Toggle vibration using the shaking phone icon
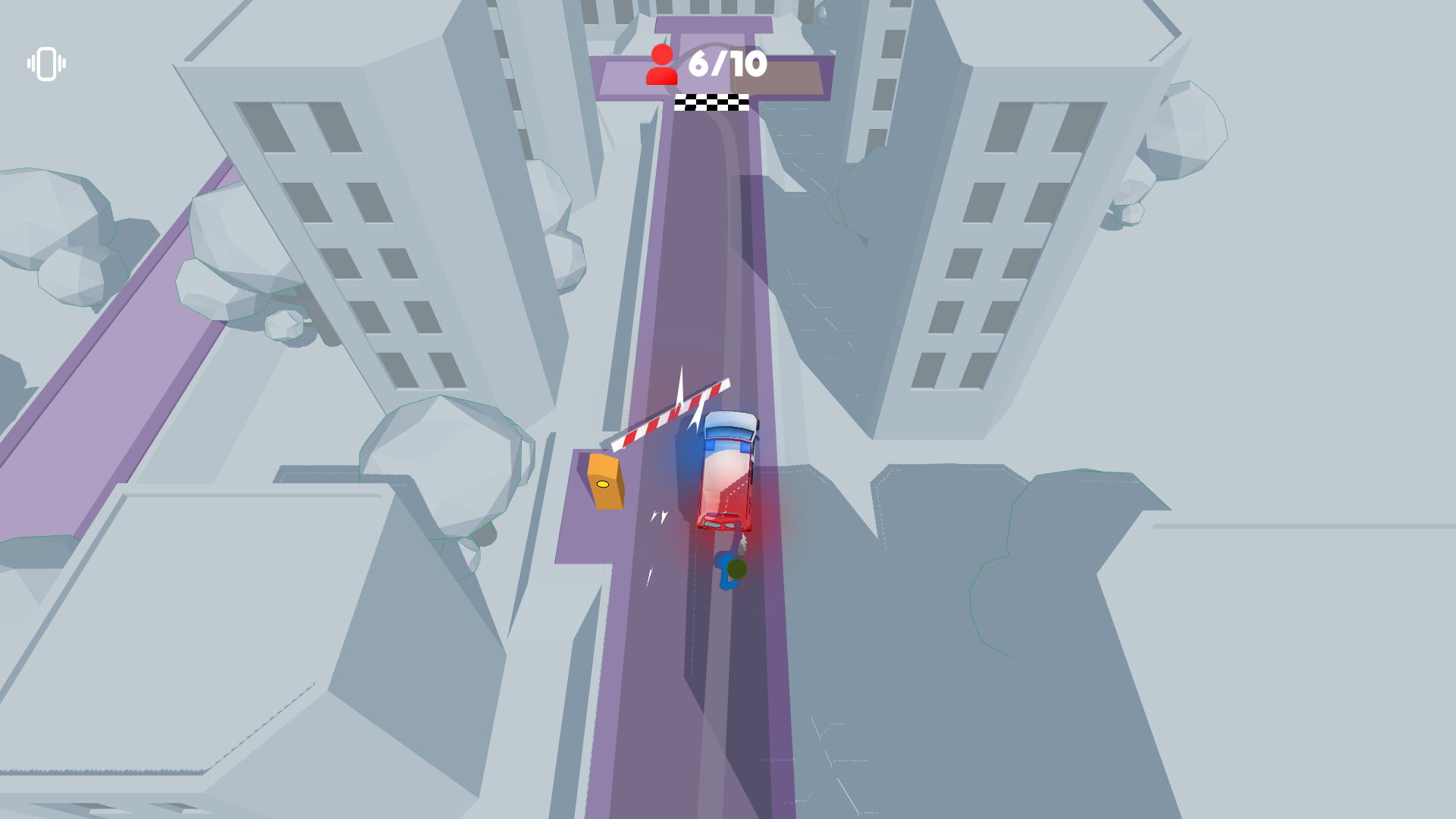The height and width of the screenshot is (819, 1456). (45, 64)
